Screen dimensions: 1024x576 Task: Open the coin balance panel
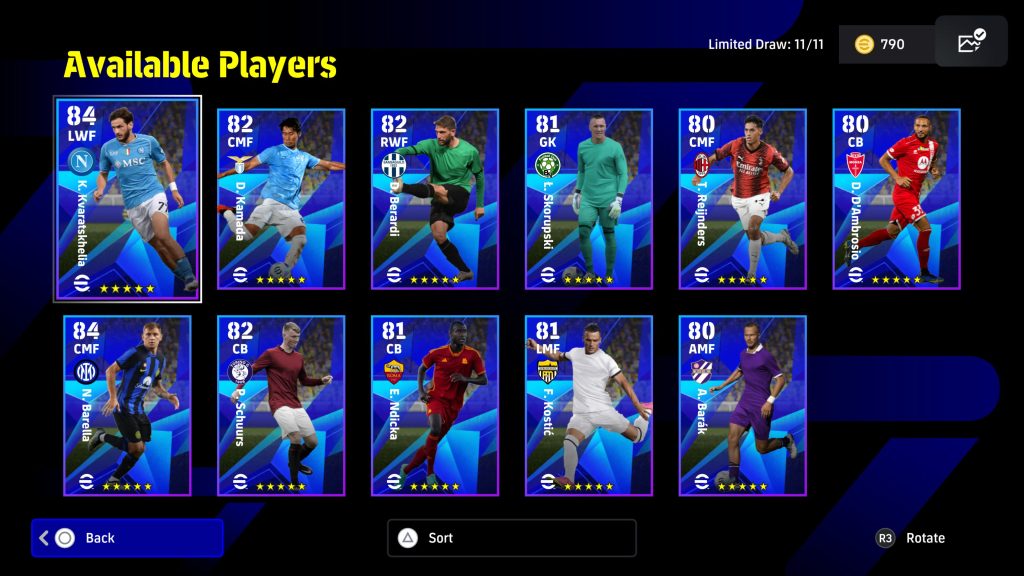click(885, 44)
